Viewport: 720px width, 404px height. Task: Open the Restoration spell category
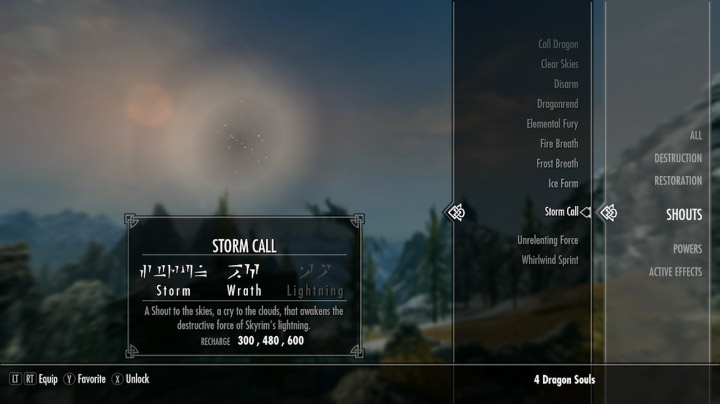click(x=678, y=181)
